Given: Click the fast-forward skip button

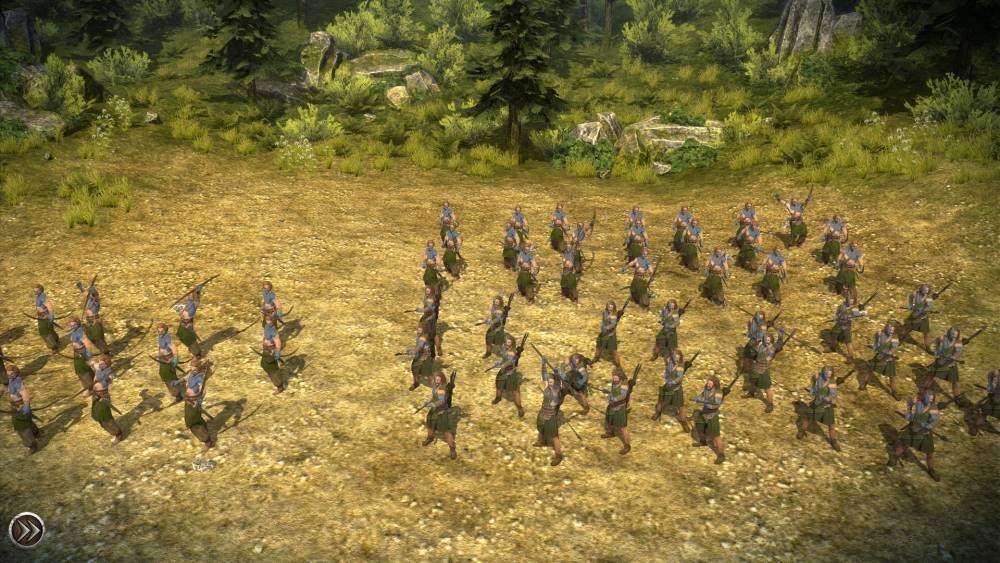Looking at the screenshot, I should pyautogui.click(x=26, y=529).
